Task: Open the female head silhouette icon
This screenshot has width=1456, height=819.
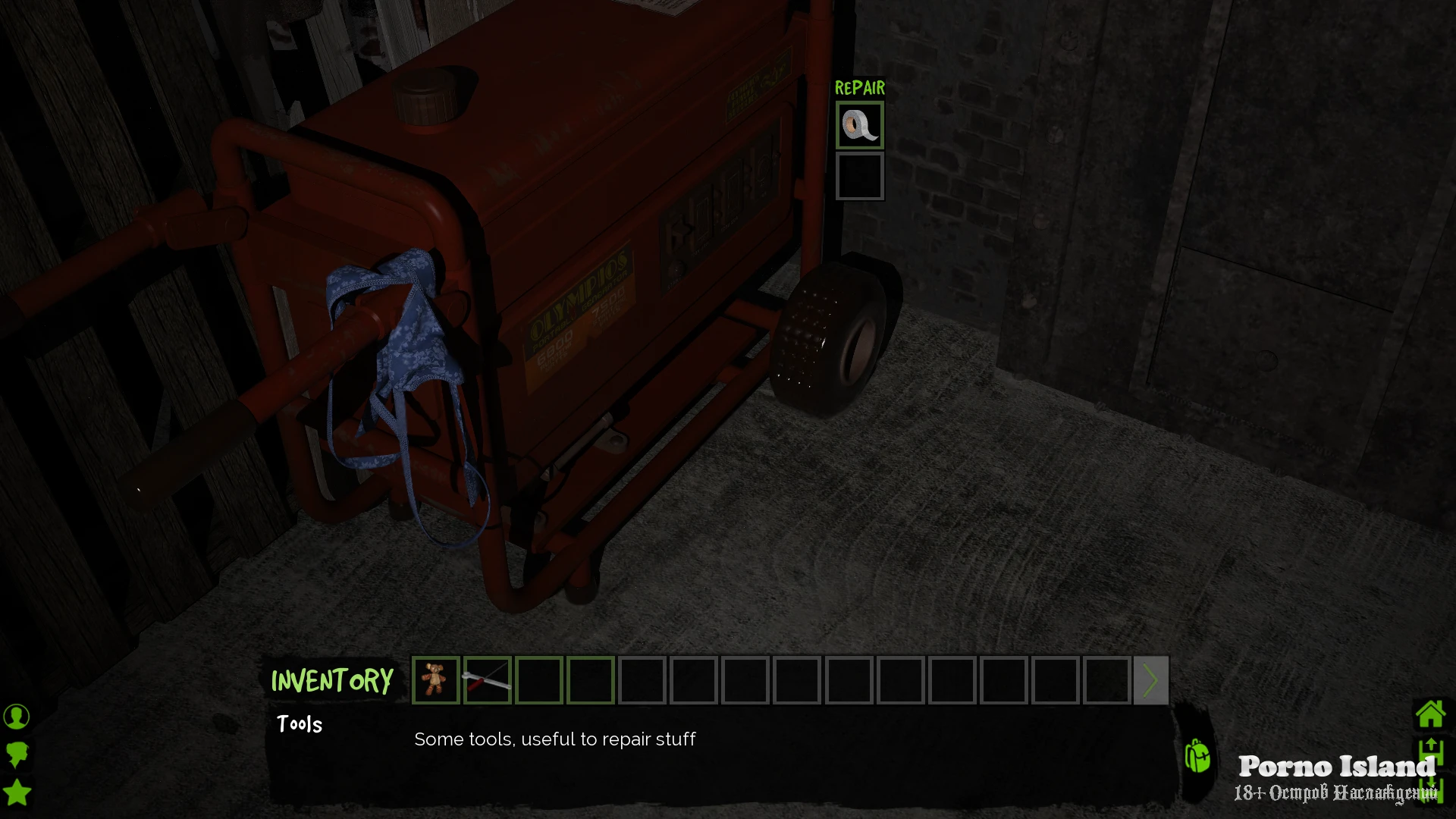Action: [17, 755]
